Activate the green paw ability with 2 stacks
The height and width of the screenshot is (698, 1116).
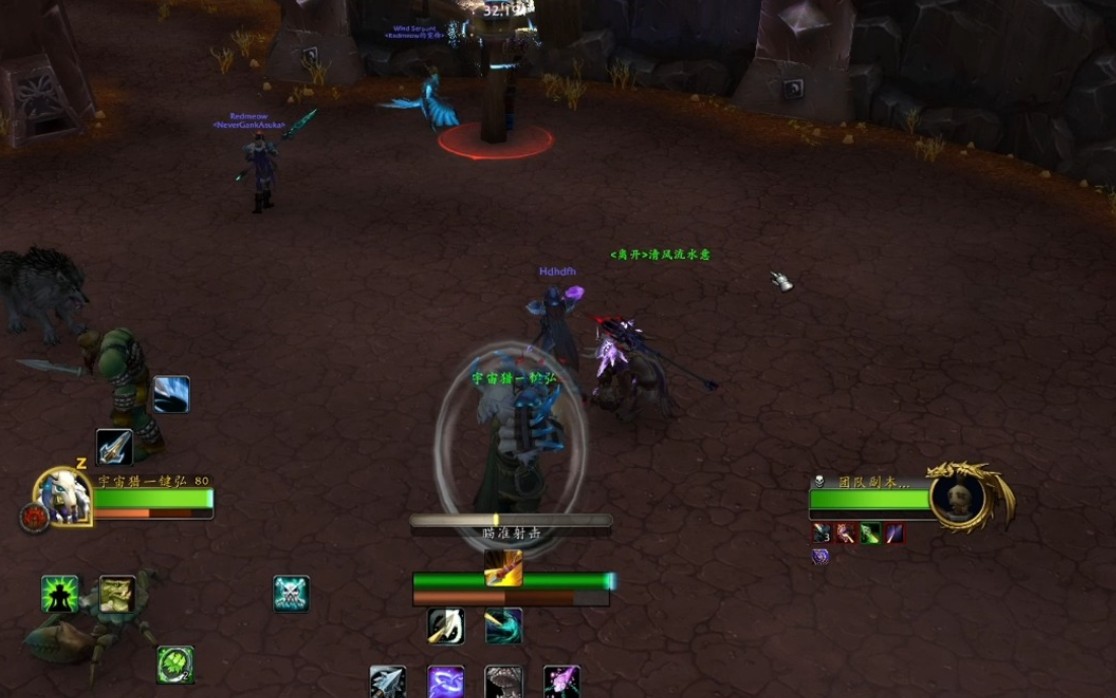pos(175,665)
